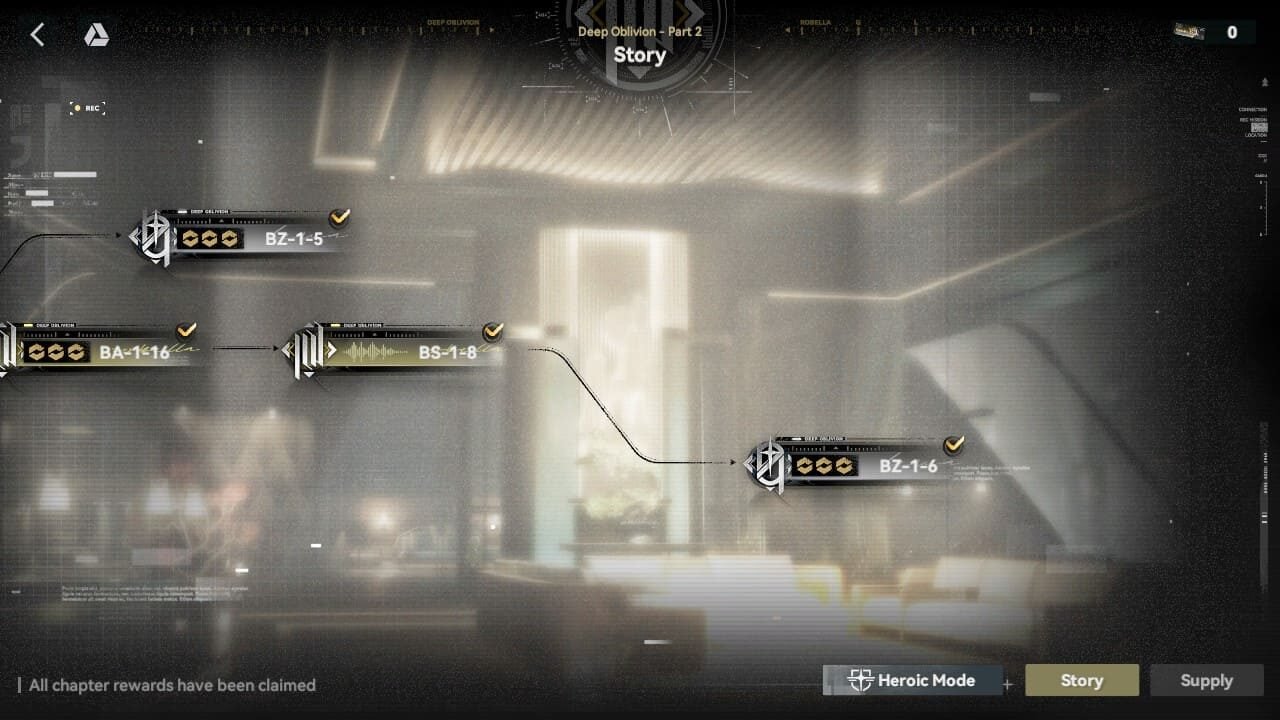This screenshot has height=720, width=1280.
Task: Select the Story tab
Action: tap(1082, 680)
